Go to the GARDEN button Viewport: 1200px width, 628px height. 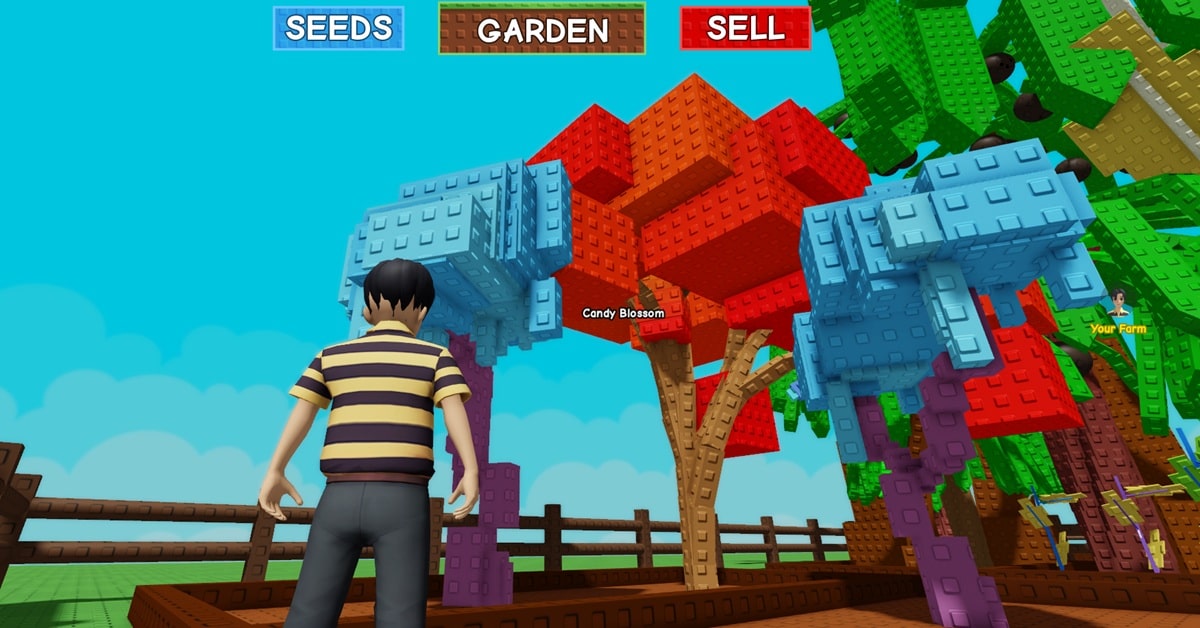pos(542,29)
